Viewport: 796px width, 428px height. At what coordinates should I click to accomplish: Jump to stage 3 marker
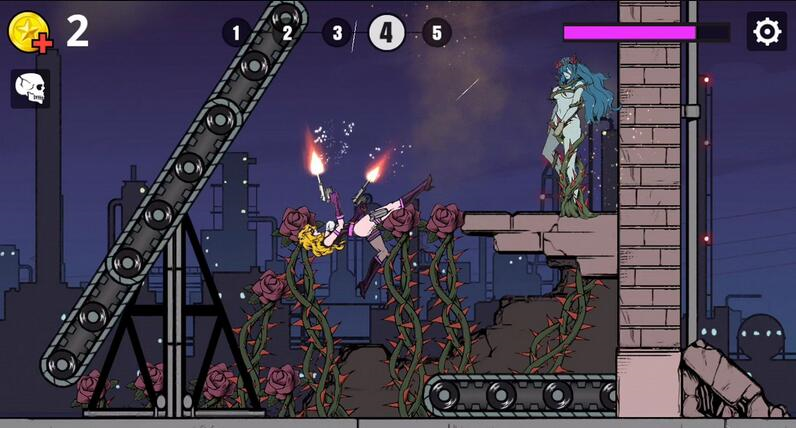[x=337, y=33]
